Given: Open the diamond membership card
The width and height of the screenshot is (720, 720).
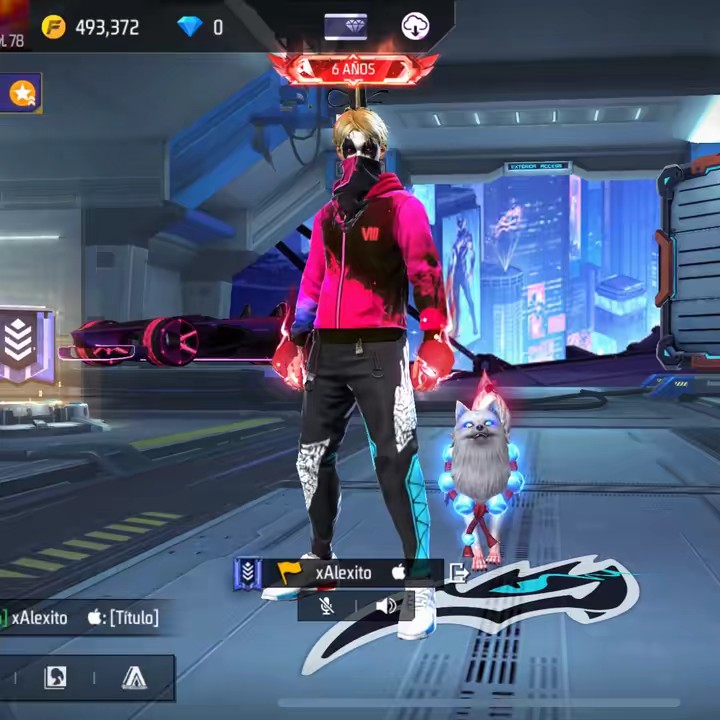Looking at the screenshot, I should click(x=345, y=27).
